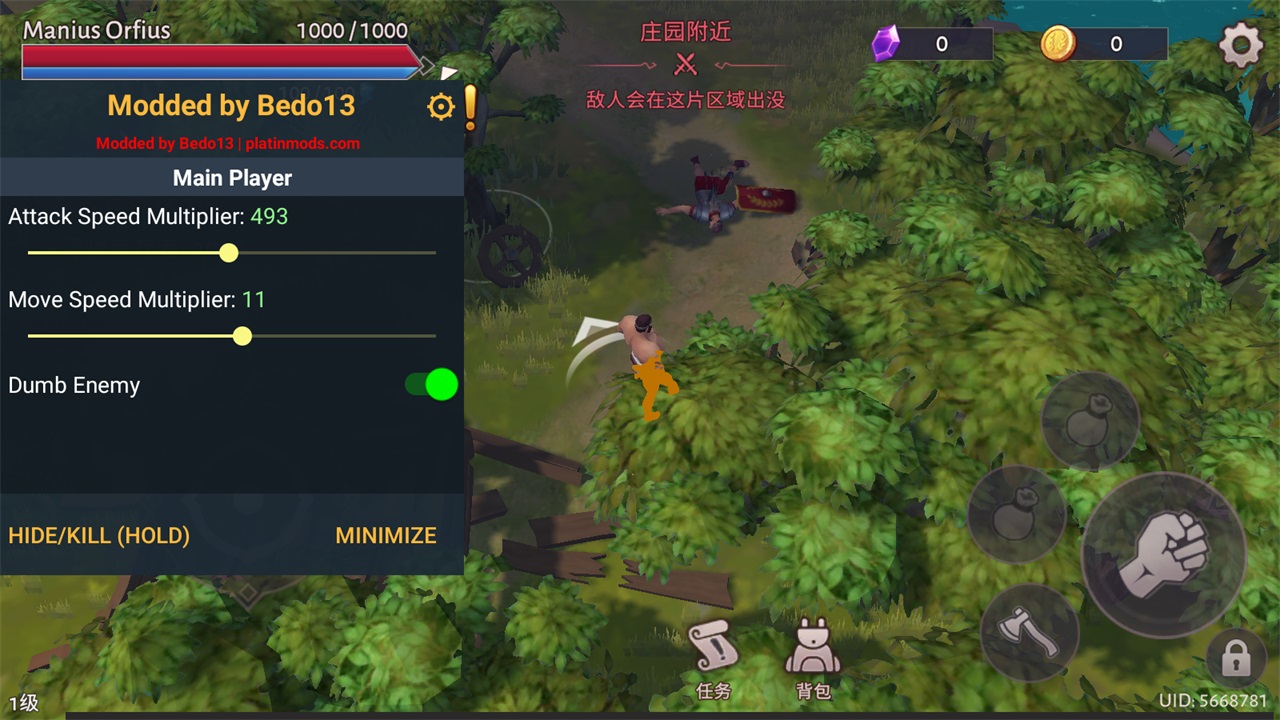
Task: Tap the yellow exclamation mark icon
Action: tap(470, 107)
